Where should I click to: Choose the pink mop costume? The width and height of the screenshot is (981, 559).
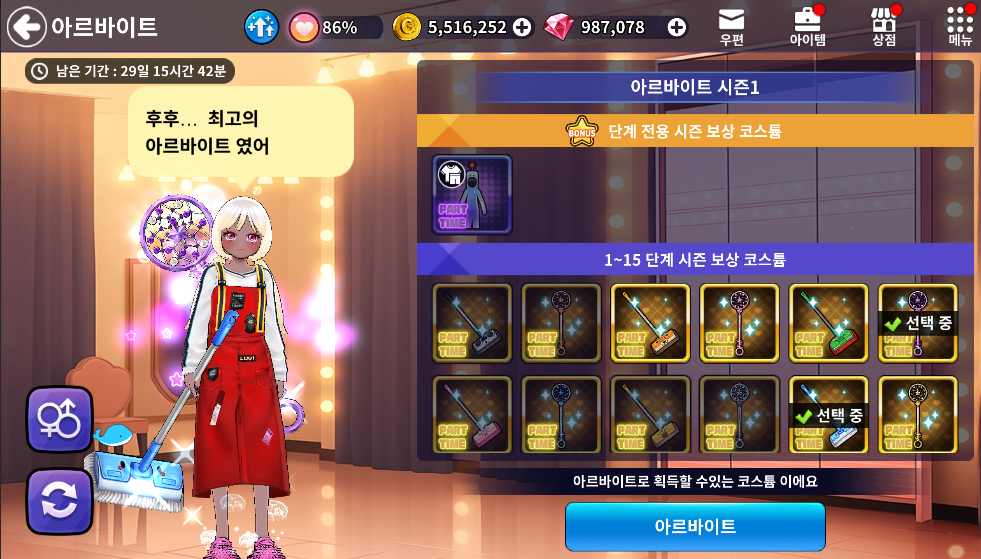[472, 414]
